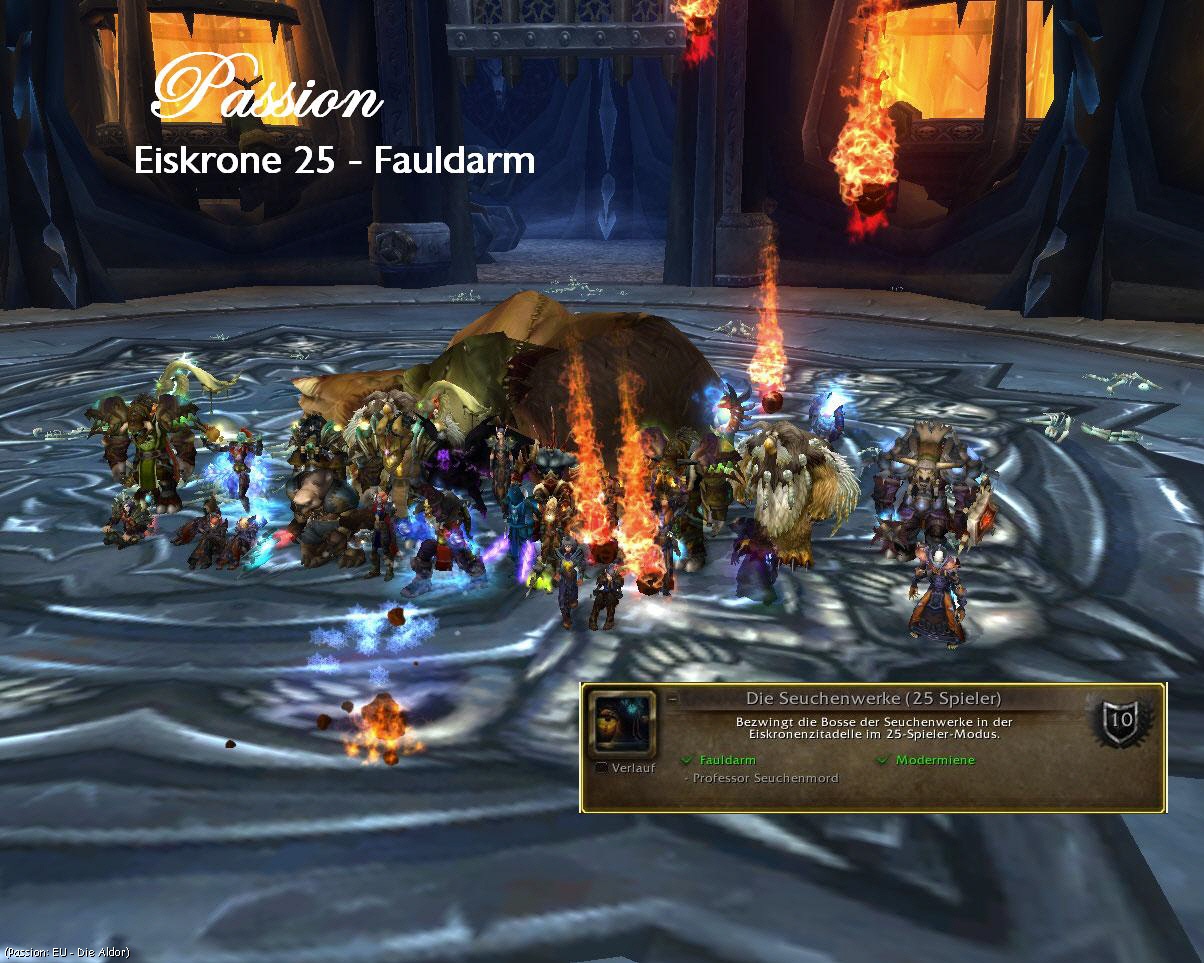Select the Professor Seuchenmord criterion
Image resolution: width=1204 pixels, height=963 pixels.
766,778
